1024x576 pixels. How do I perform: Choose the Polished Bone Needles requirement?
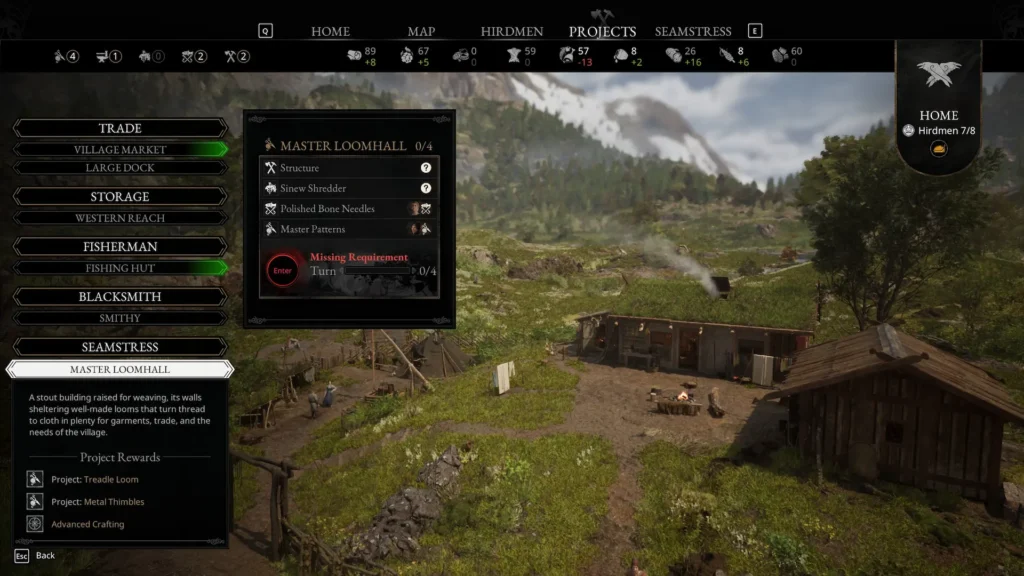pos(348,209)
